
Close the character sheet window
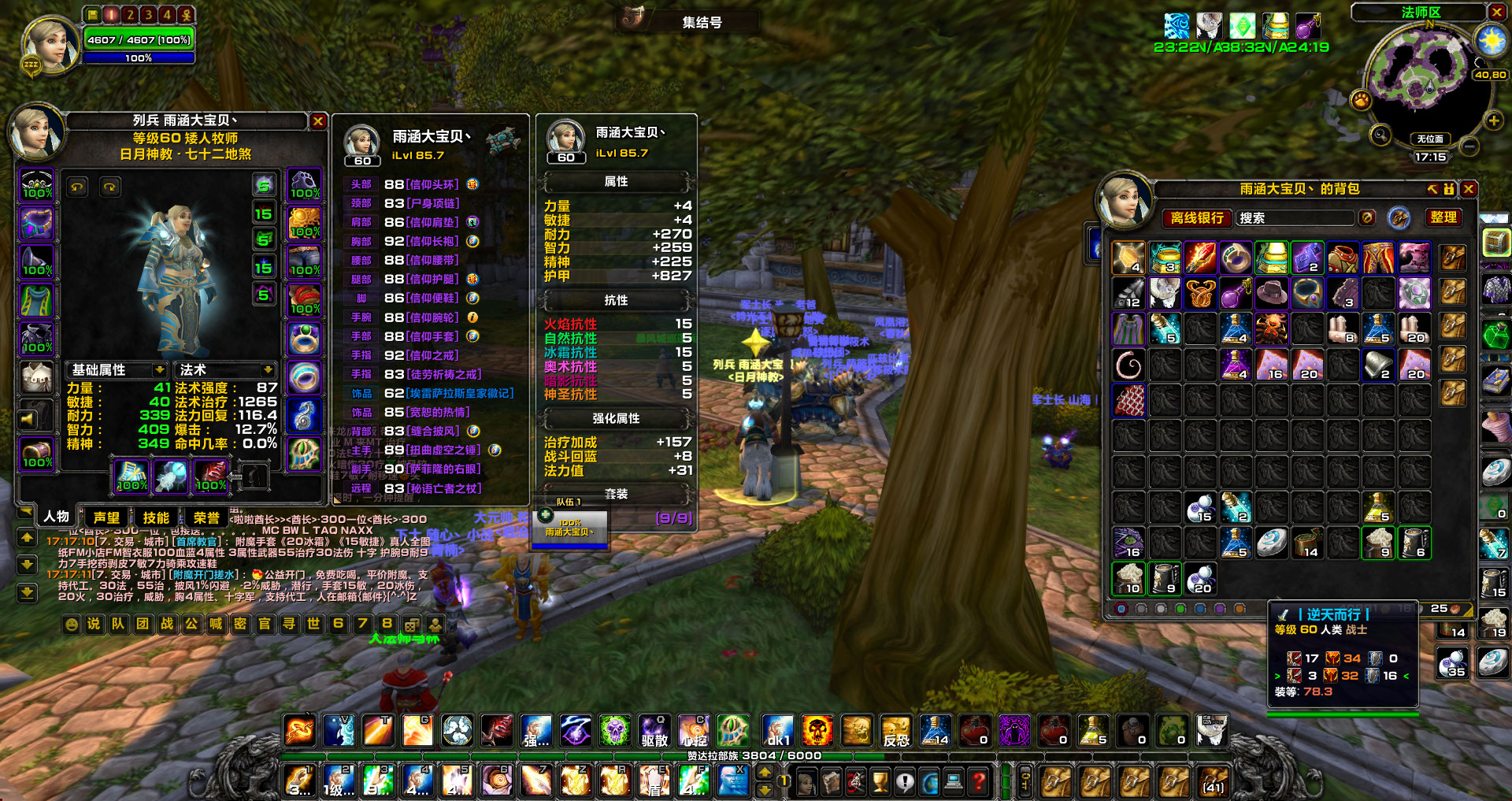318,121
